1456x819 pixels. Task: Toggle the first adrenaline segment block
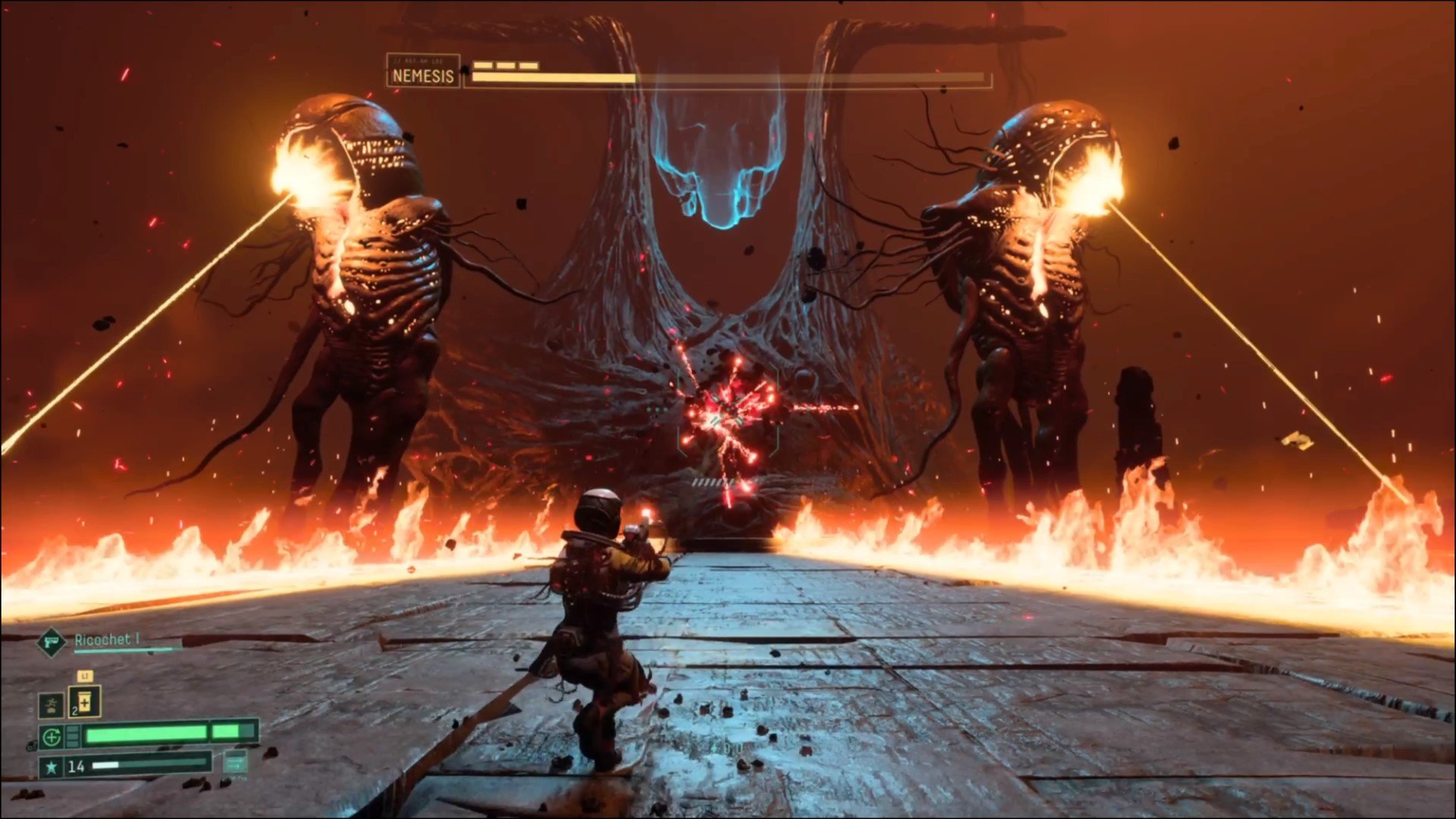pos(73,728)
